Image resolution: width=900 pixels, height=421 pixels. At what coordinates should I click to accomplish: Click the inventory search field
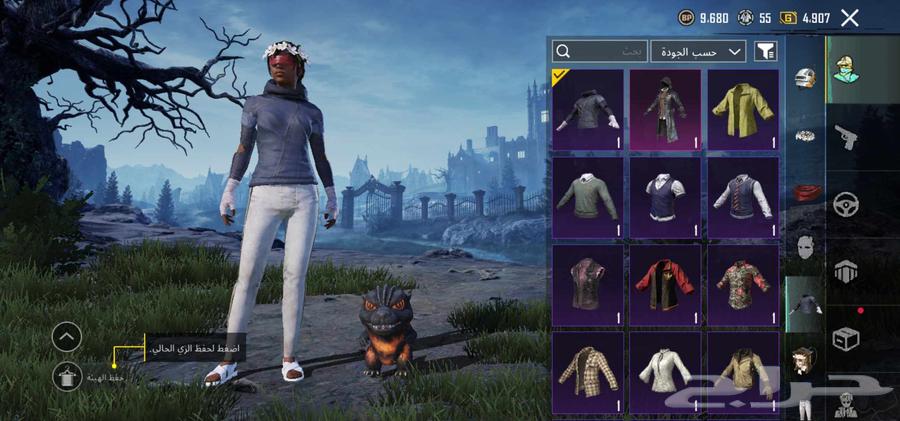[599, 51]
